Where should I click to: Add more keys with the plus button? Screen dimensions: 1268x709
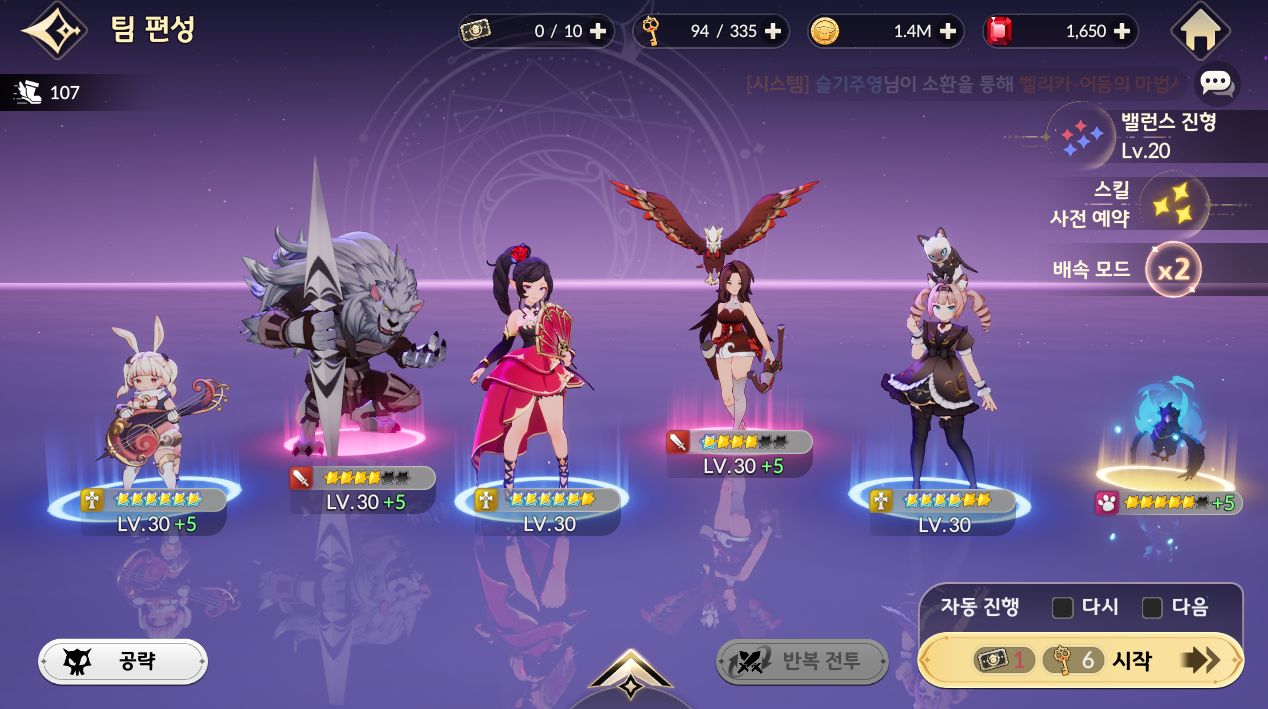(x=773, y=31)
